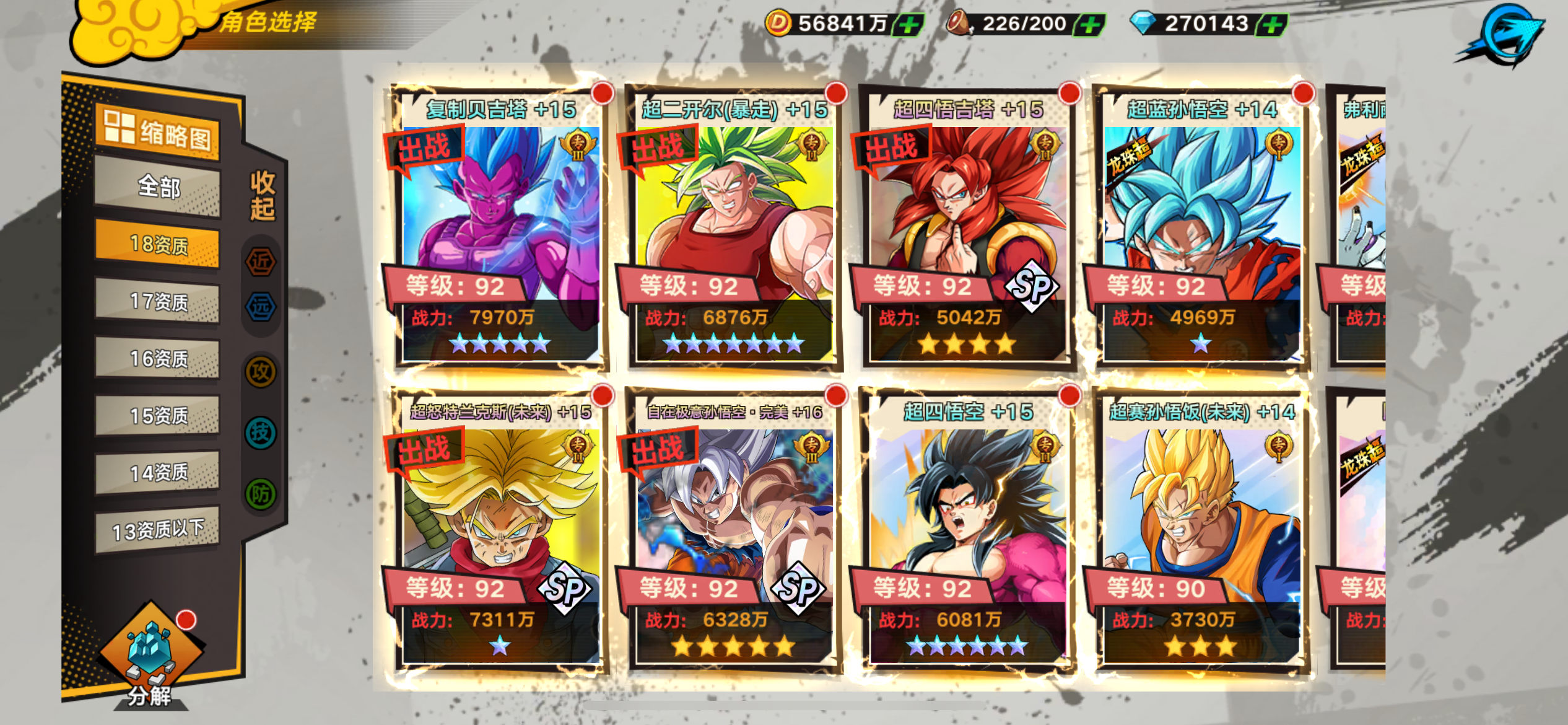Show 全部 characters filter
Image resolution: width=1568 pixels, height=725 pixels.
(157, 187)
